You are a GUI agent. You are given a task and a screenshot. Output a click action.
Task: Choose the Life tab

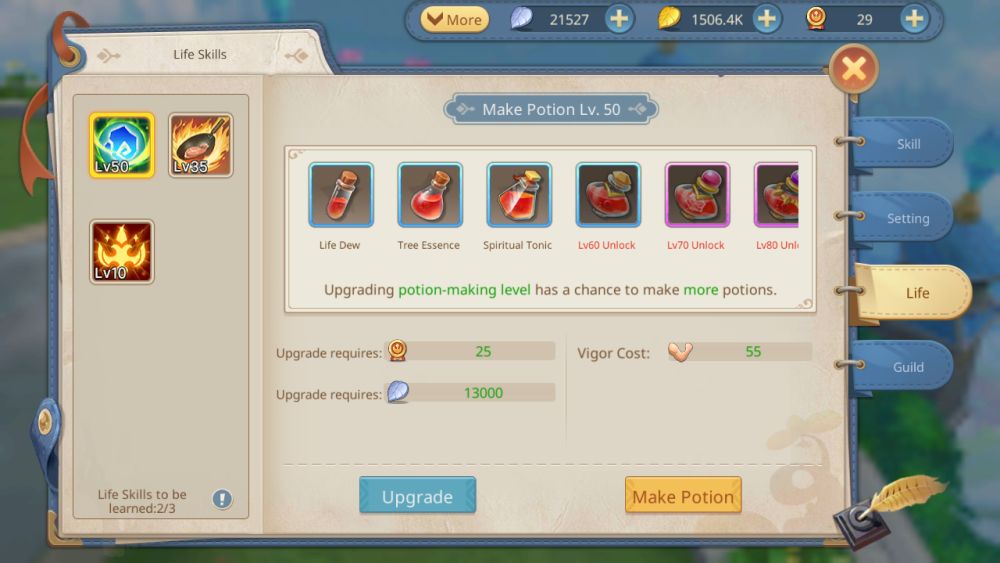(x=915, y=293)
